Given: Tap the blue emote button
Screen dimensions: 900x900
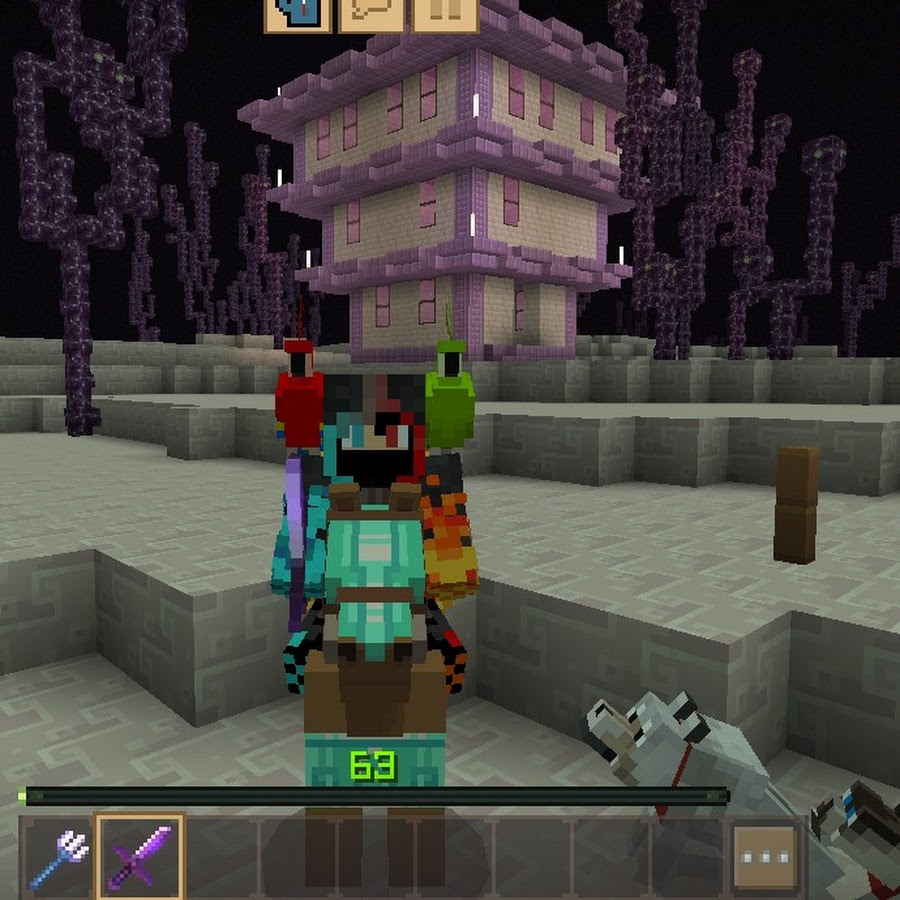Looking at the screenshot, I should tap(298, 13).
